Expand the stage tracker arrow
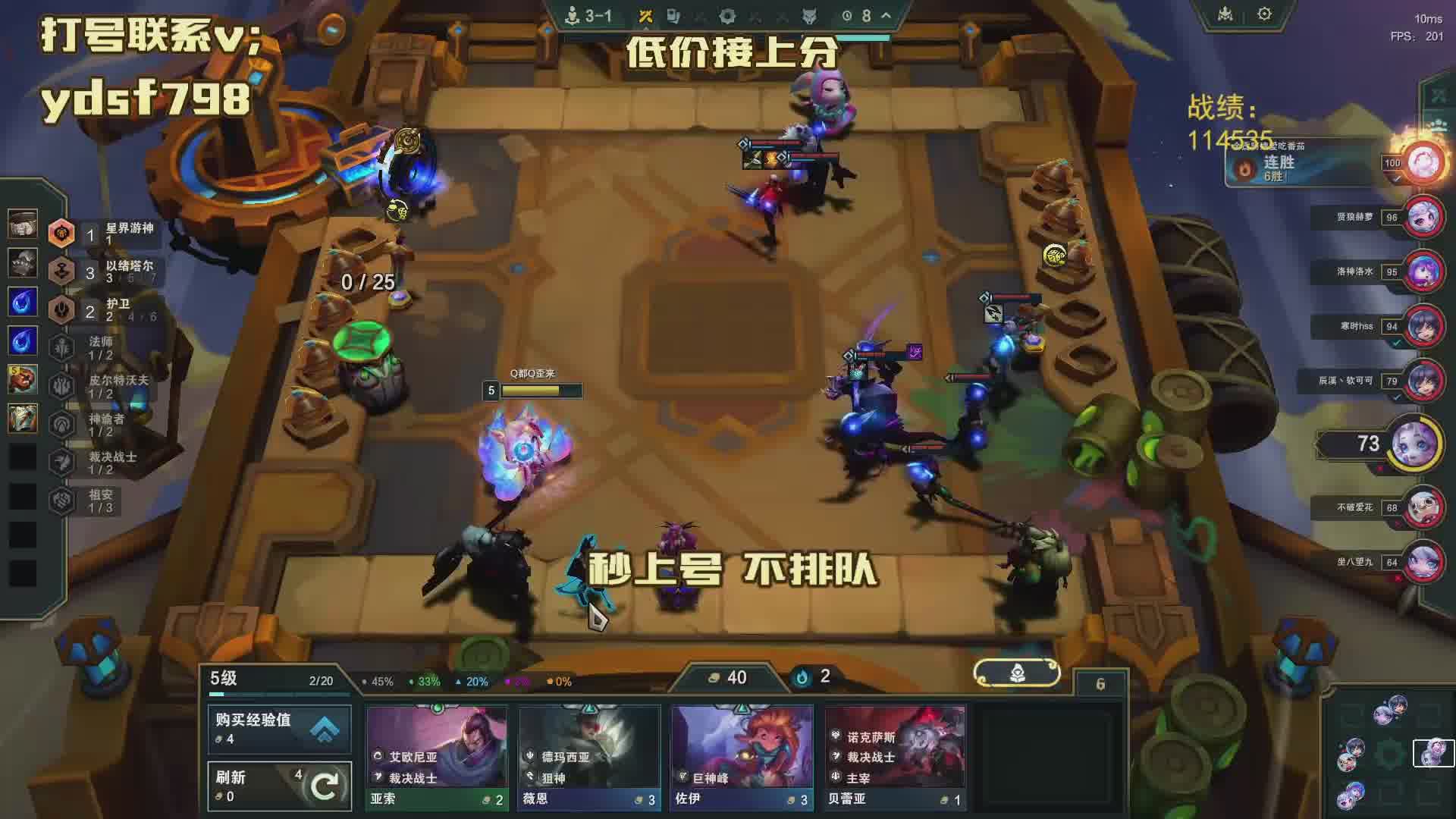1456x819 pixels. coord(886,15)
